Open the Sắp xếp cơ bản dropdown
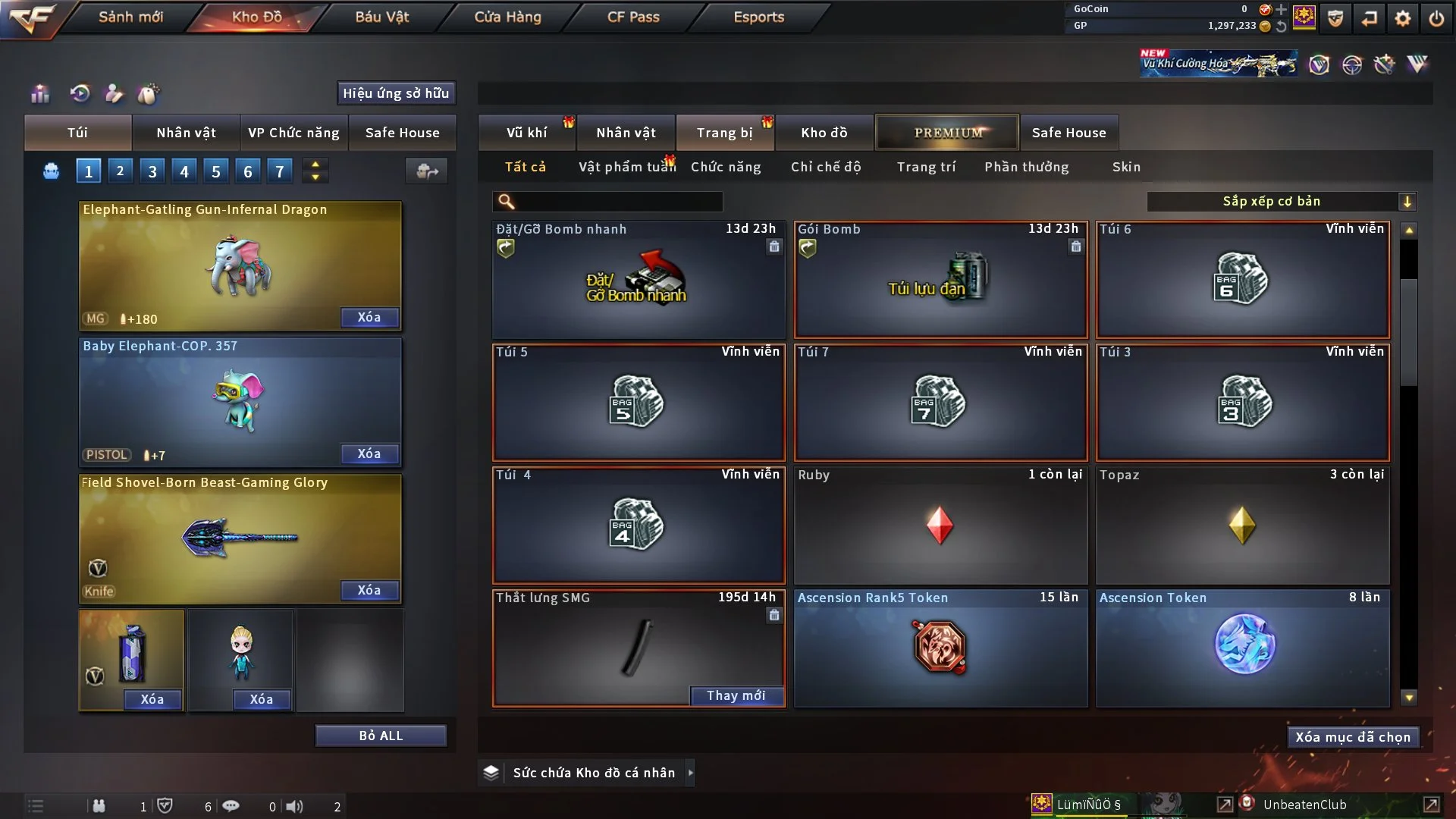This screenshot has width=1456, height=819. pos(1281,202)
